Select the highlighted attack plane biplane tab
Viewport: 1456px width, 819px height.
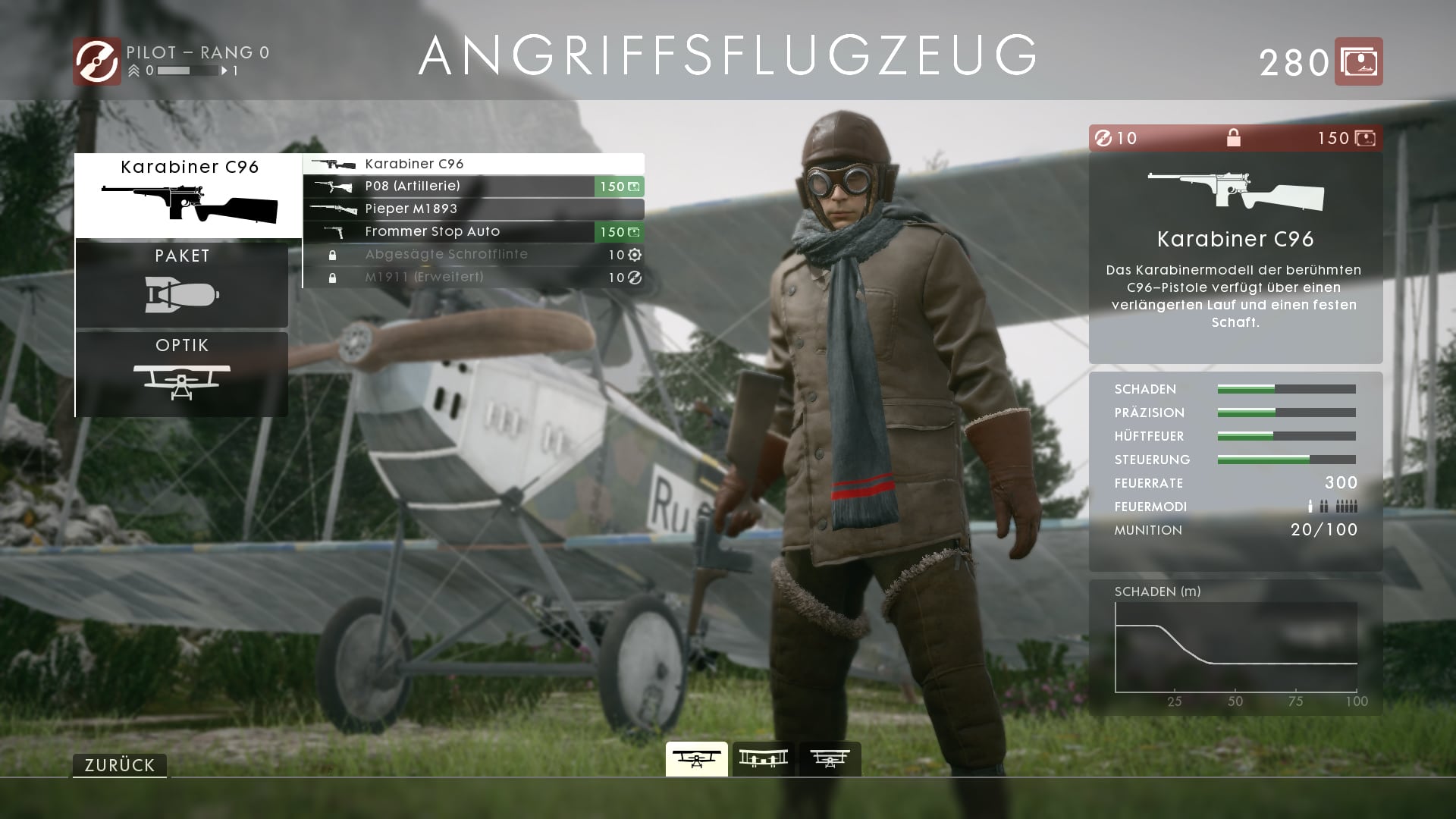696,758
